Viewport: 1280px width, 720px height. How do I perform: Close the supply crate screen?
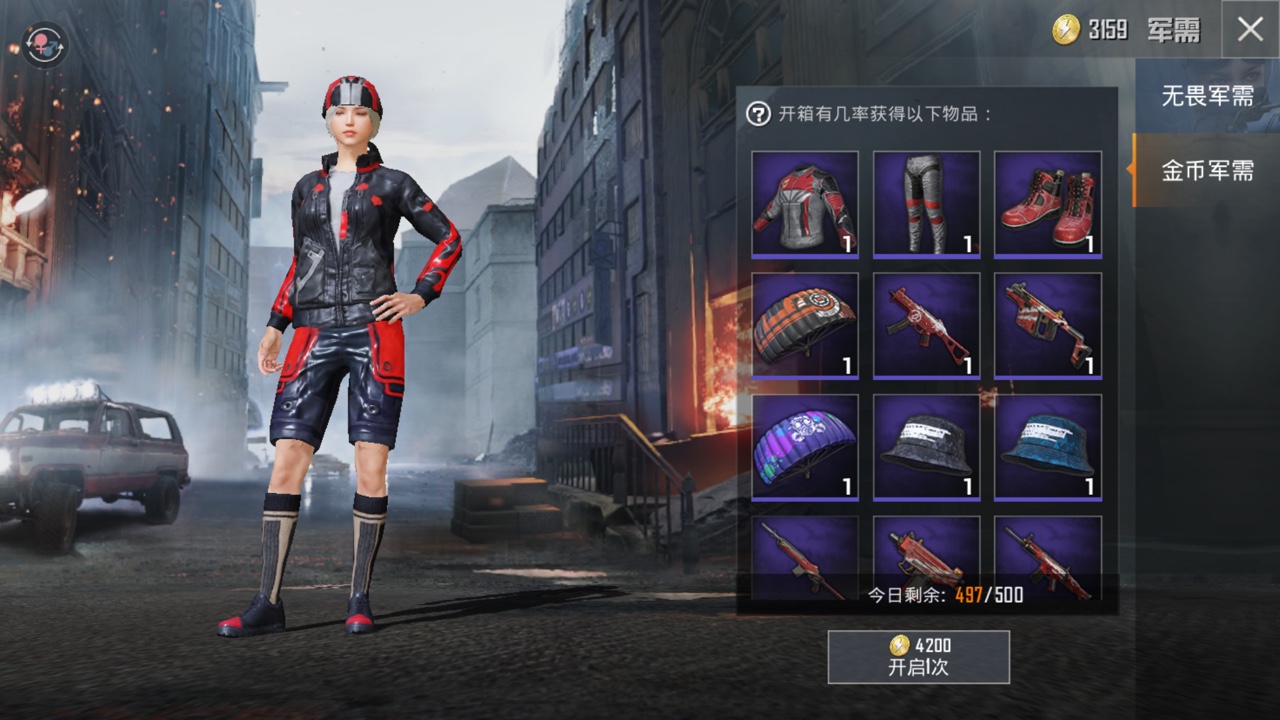click(1250, 29)
